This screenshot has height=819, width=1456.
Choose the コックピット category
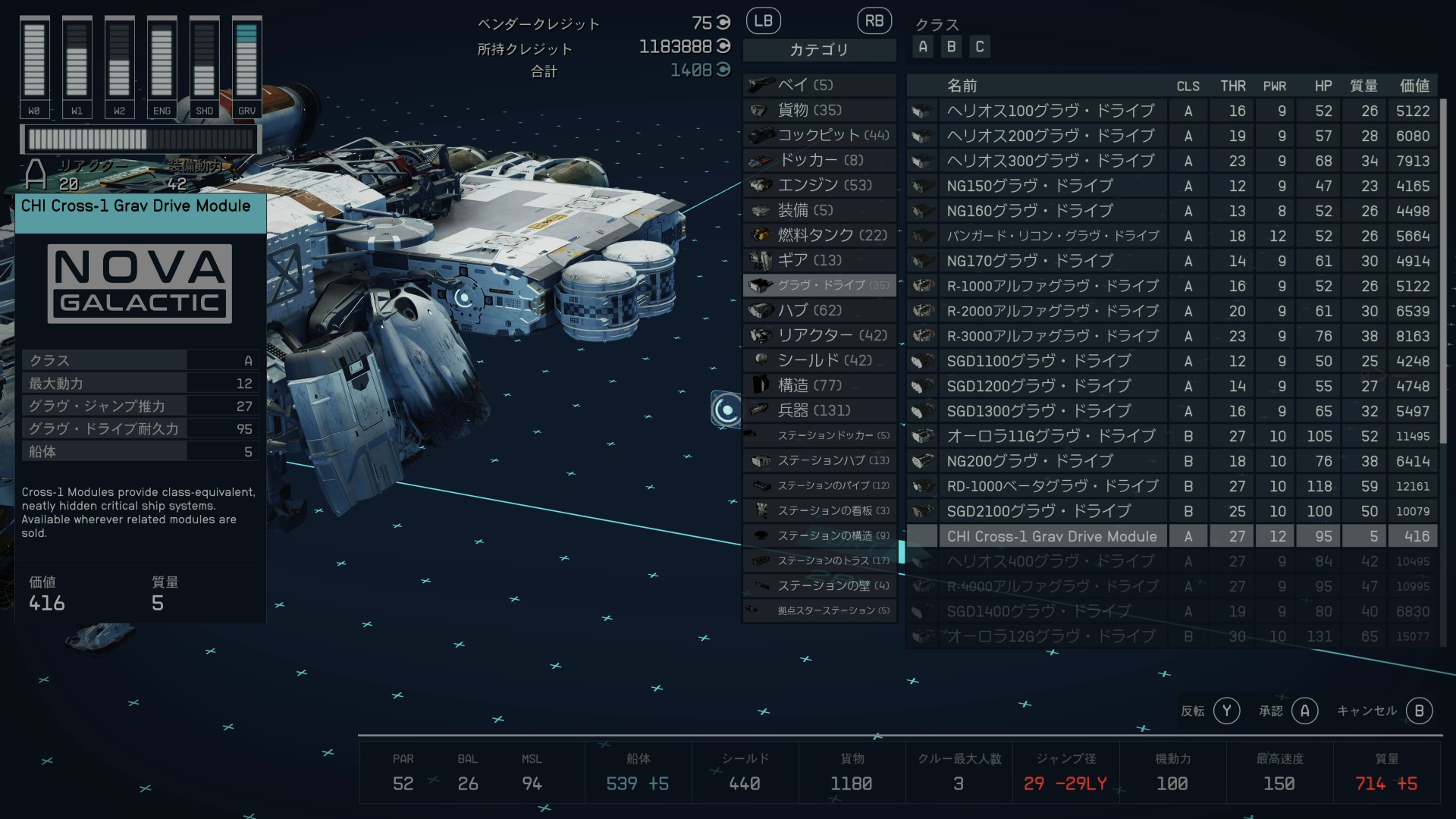pyautogui.click(x=819, y=135)
